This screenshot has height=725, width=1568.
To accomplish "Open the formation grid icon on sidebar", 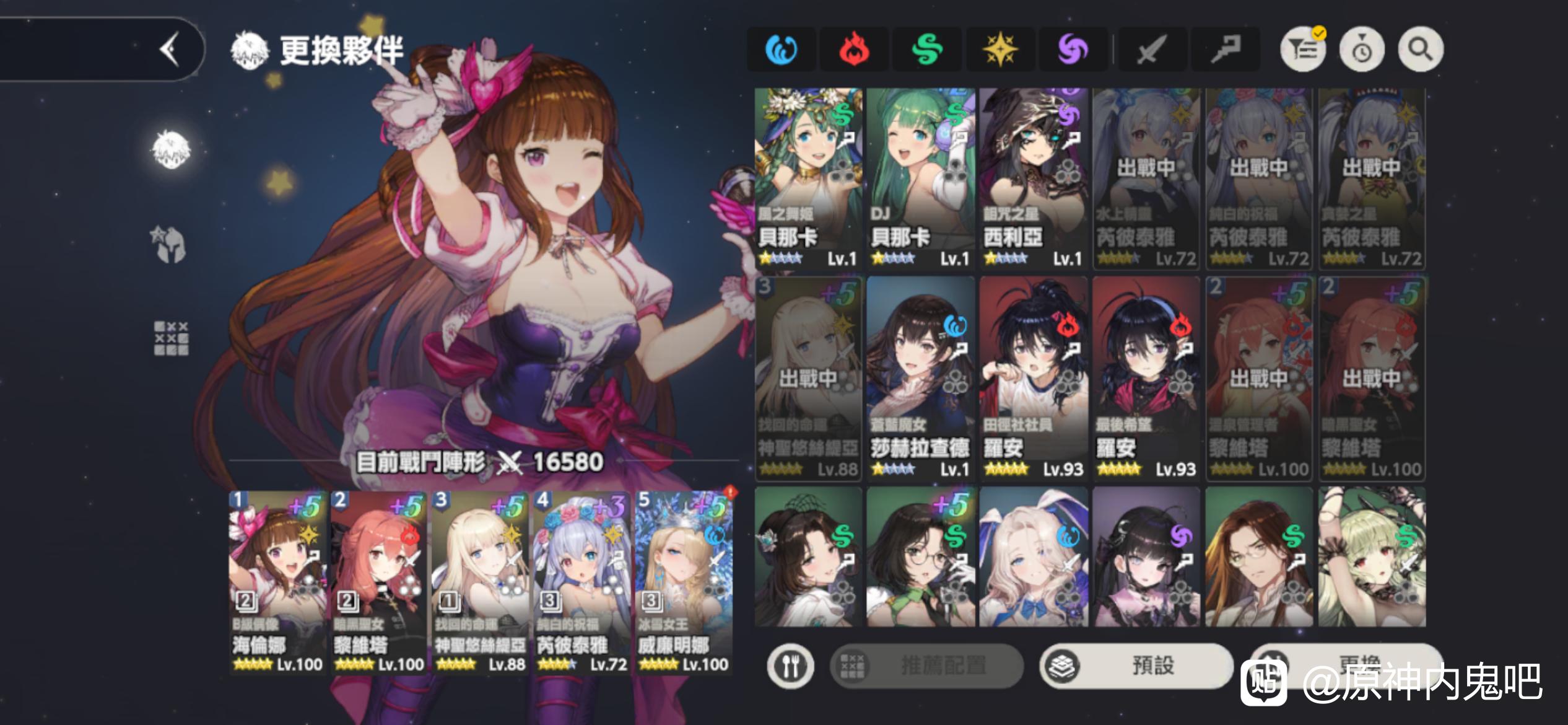I will click(171, 338).
